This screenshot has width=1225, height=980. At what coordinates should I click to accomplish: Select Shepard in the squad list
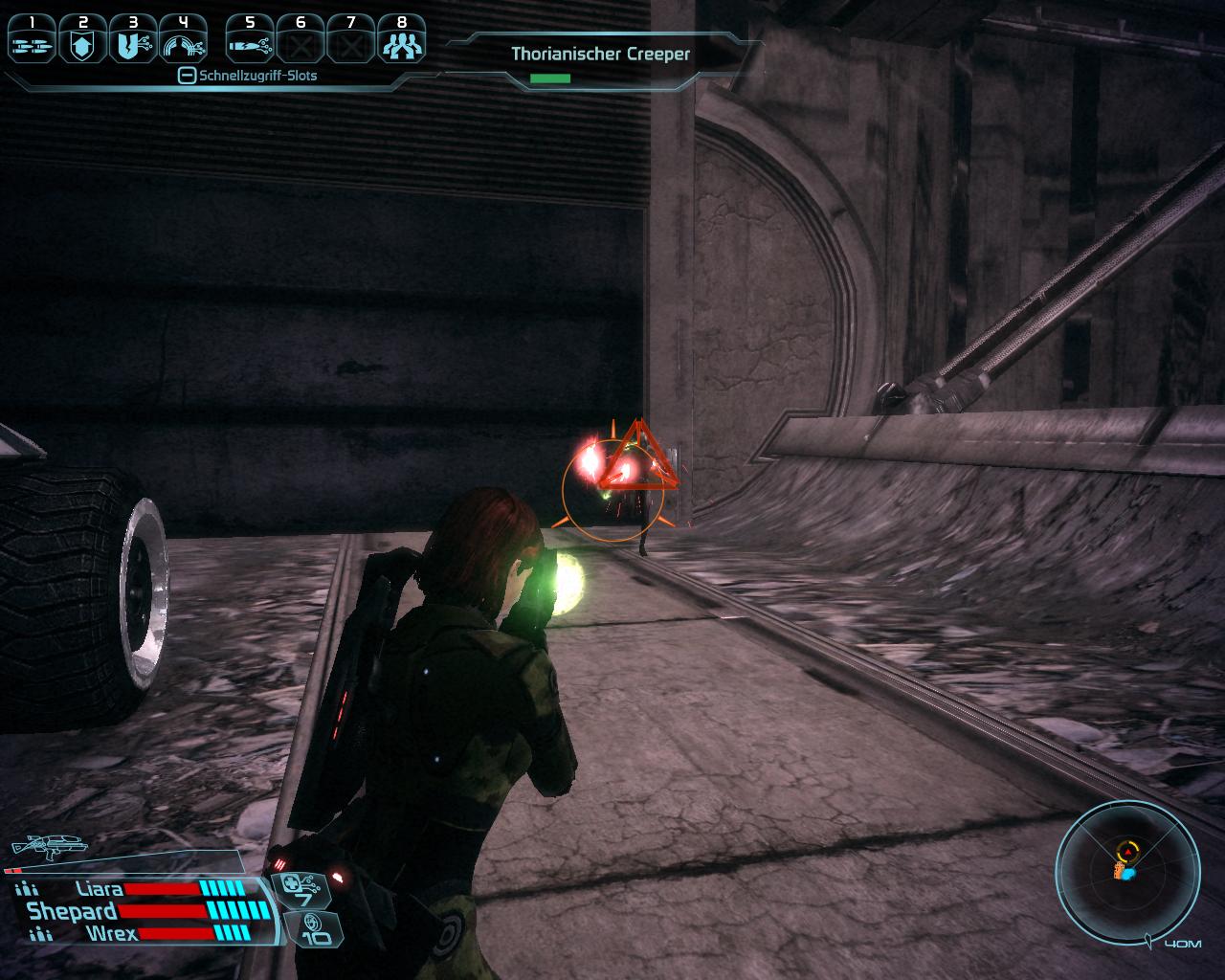coord(73,911)
